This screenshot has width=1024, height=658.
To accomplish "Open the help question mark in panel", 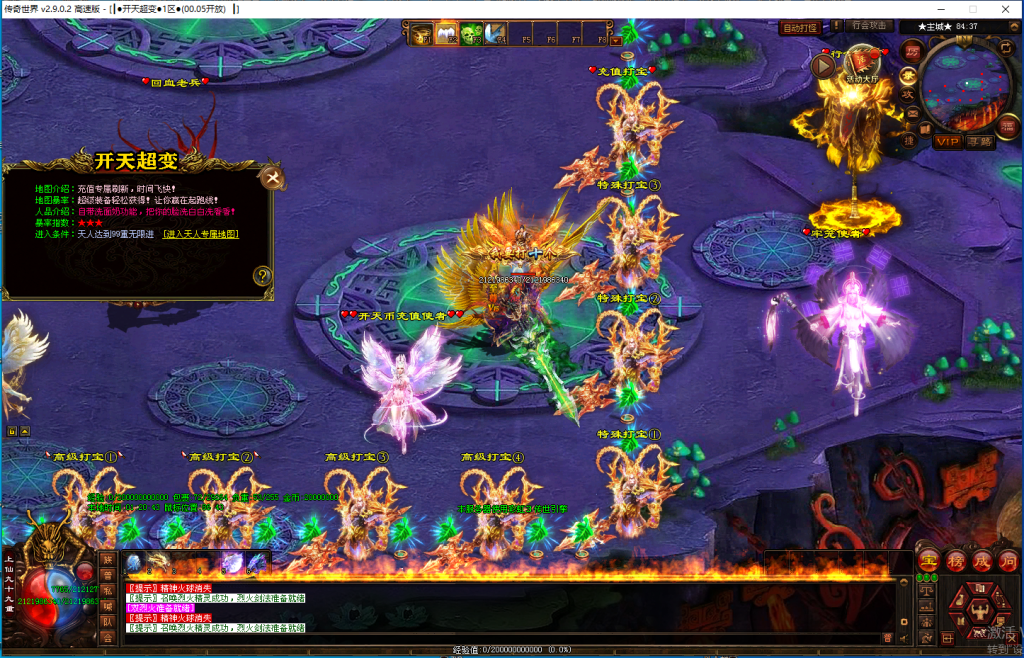I will [x=262, y=276].
